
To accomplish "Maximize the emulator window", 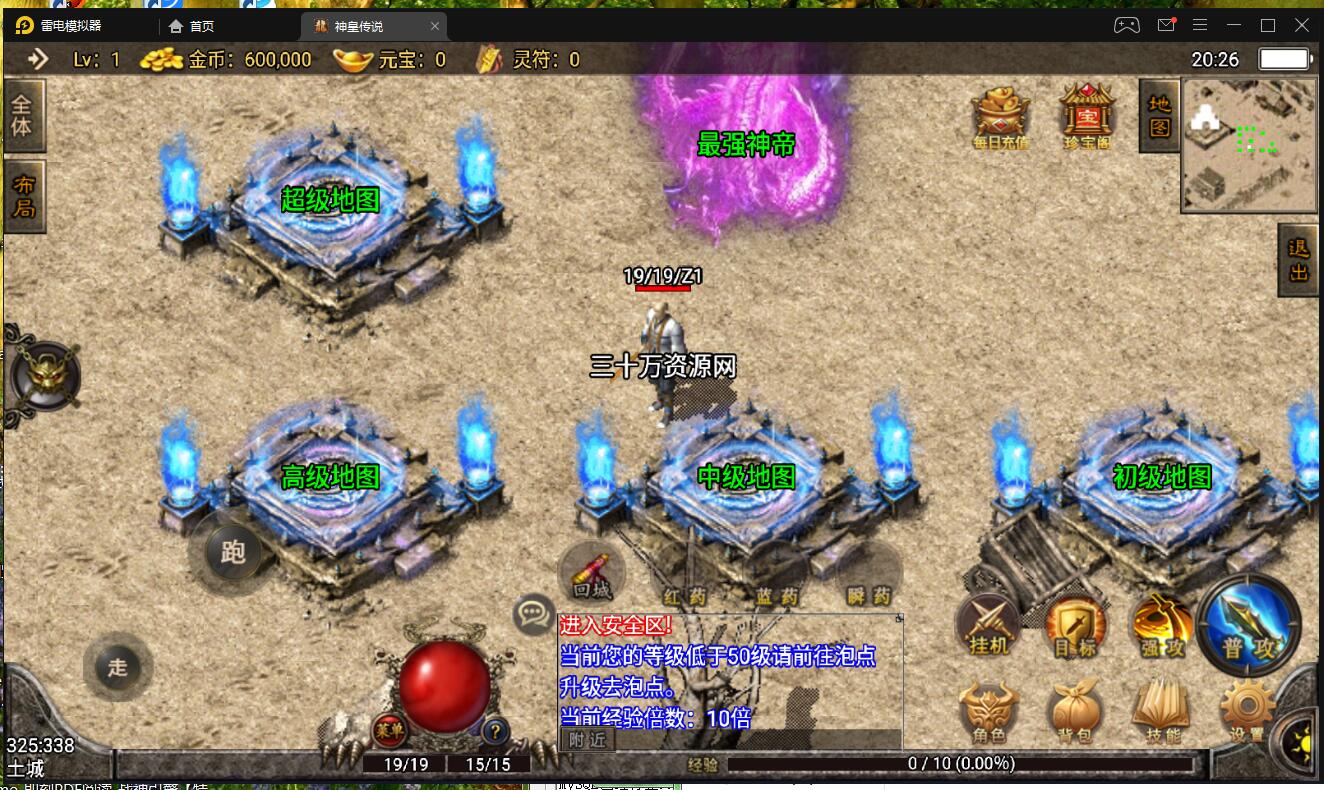I will click(1268, 25).
